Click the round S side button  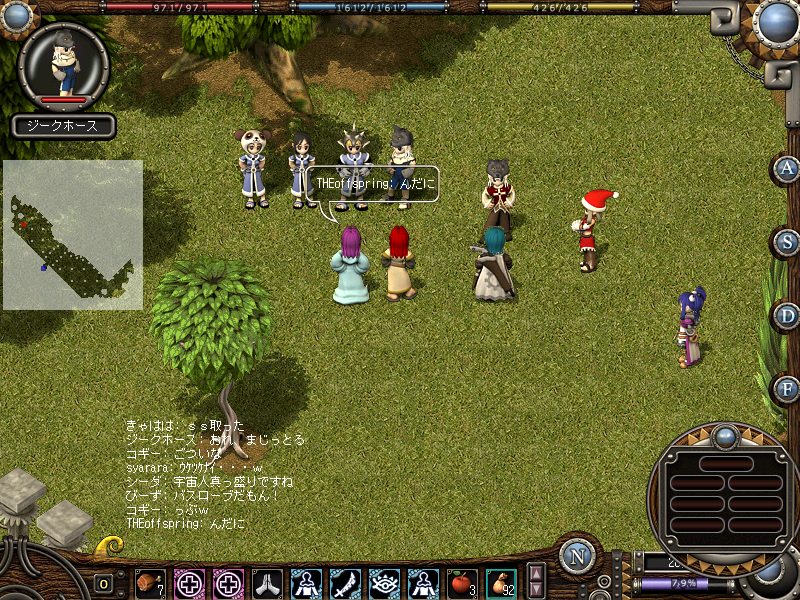pos(788,242)
